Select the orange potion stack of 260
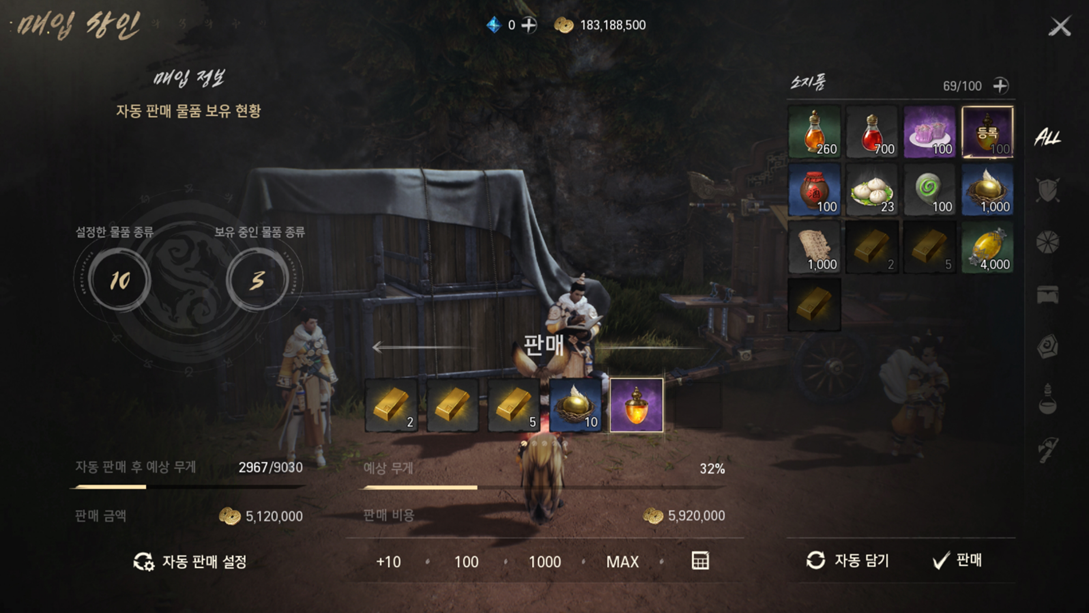 pos(814,132)
